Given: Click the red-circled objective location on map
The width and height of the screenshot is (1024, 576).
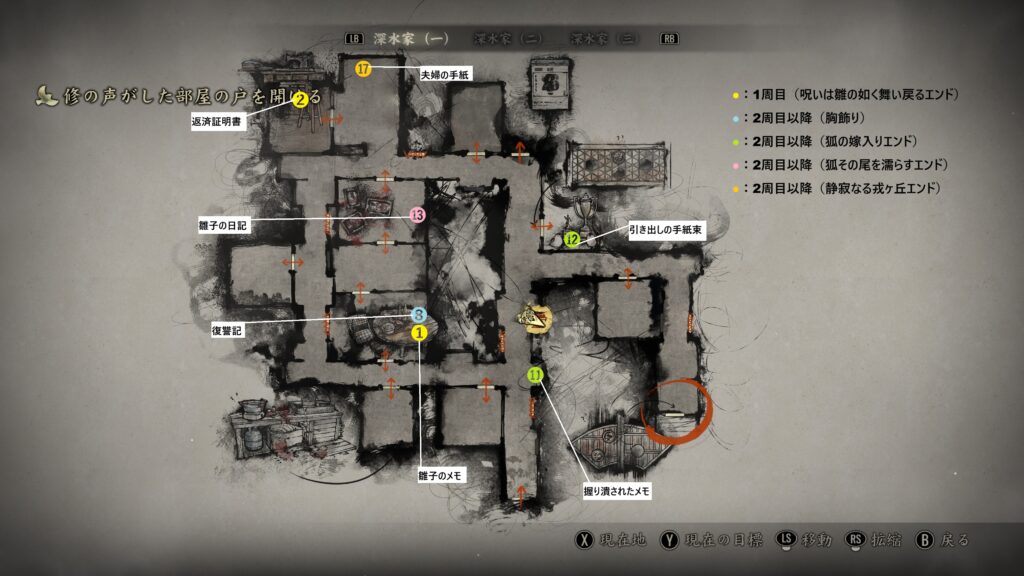Looking at the screenshot, I should [x=676, y=411].
